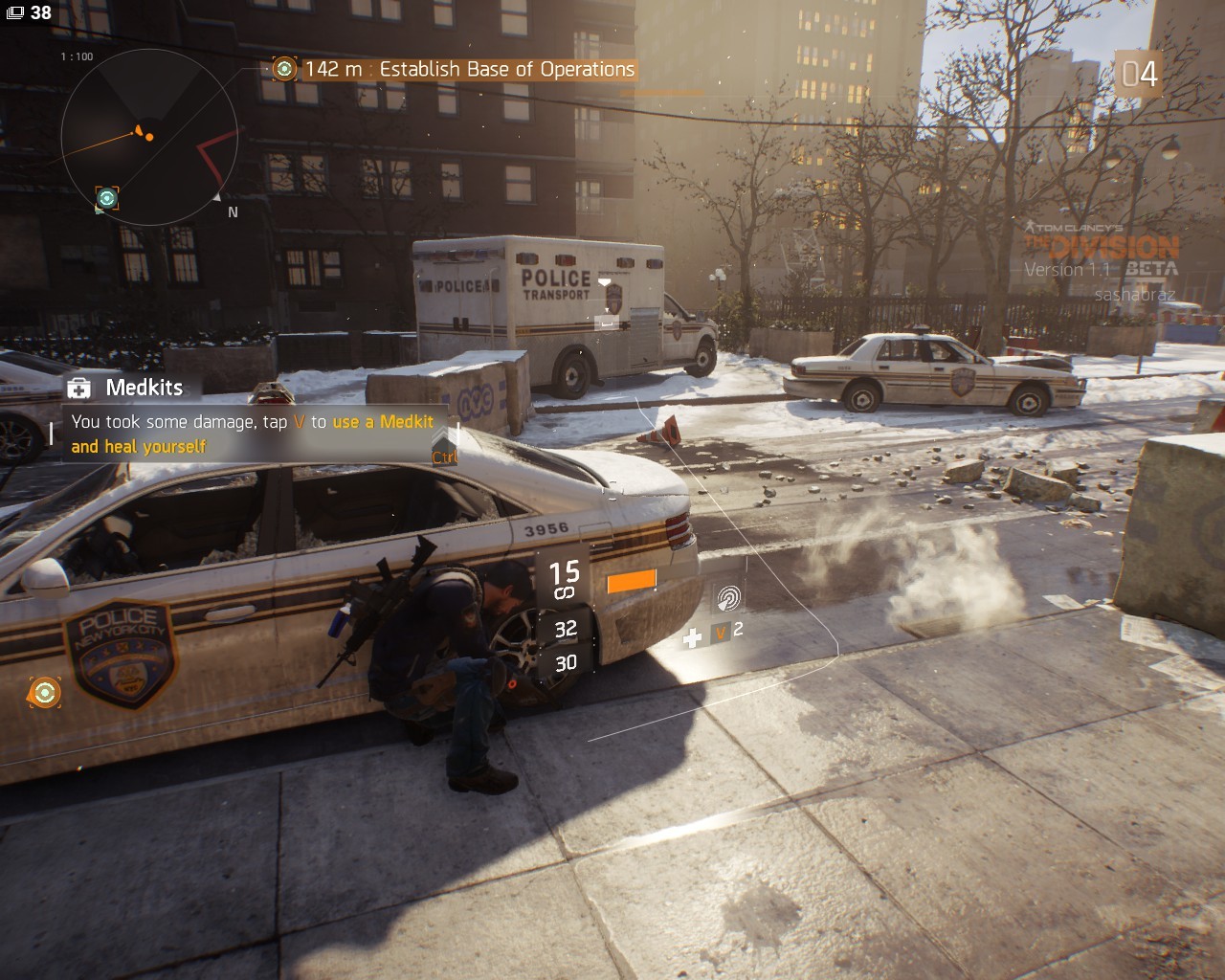The height and width of the screenshot is (980, 1225).
Task: Use the medkit cross icon
Action: [693, 637]
